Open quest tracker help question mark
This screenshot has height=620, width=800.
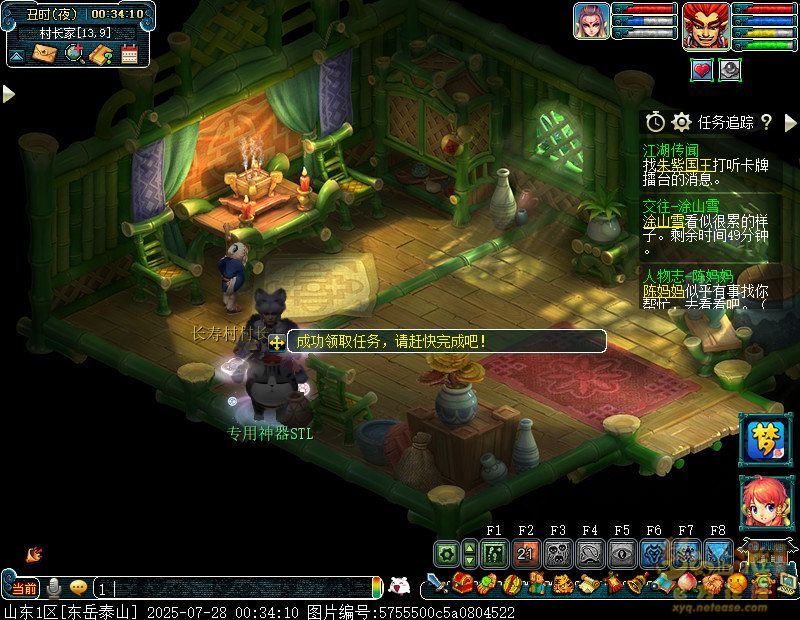pos(766,122)
